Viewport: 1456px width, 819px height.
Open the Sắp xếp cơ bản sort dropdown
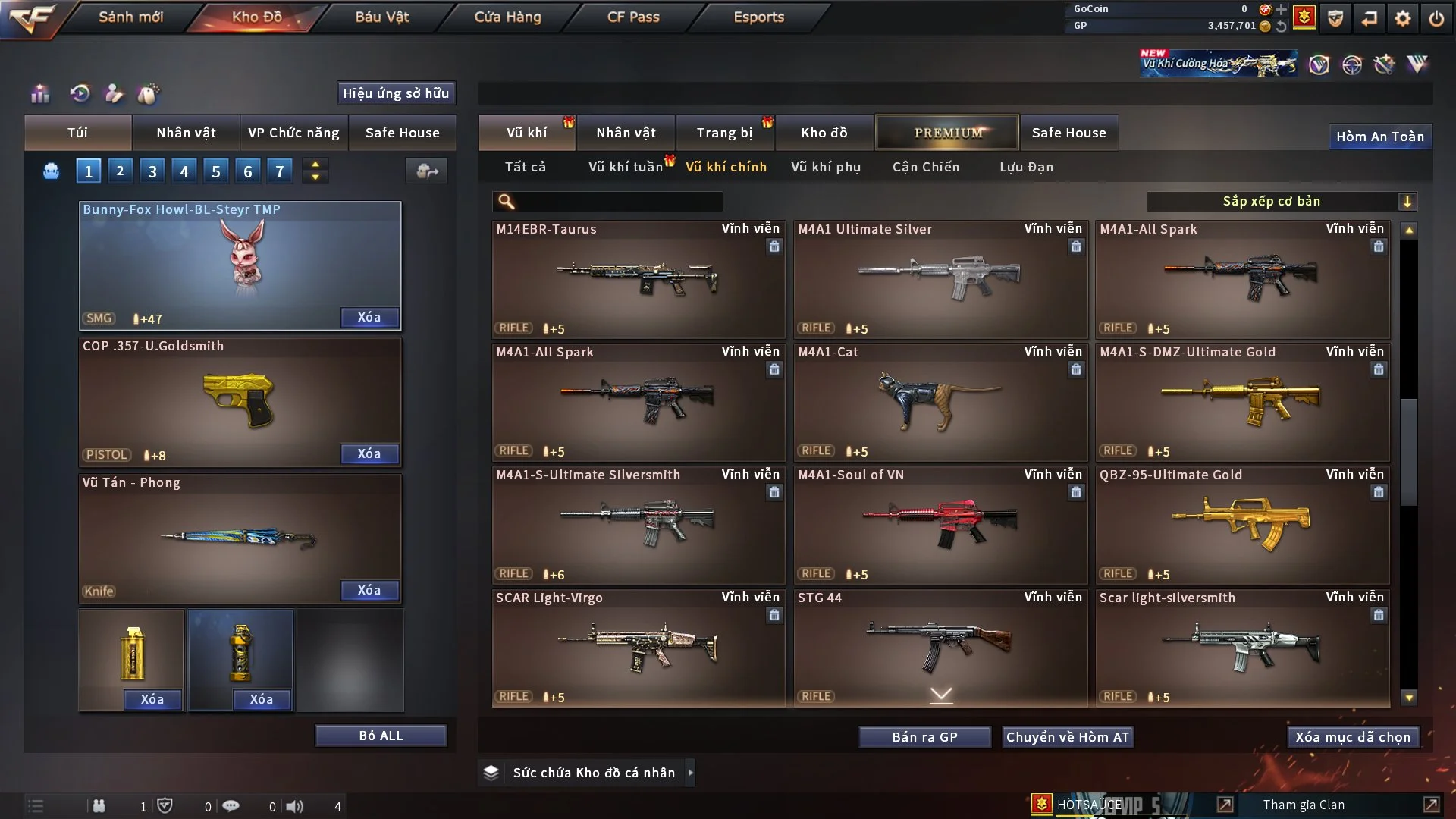tap(1281, 201)
